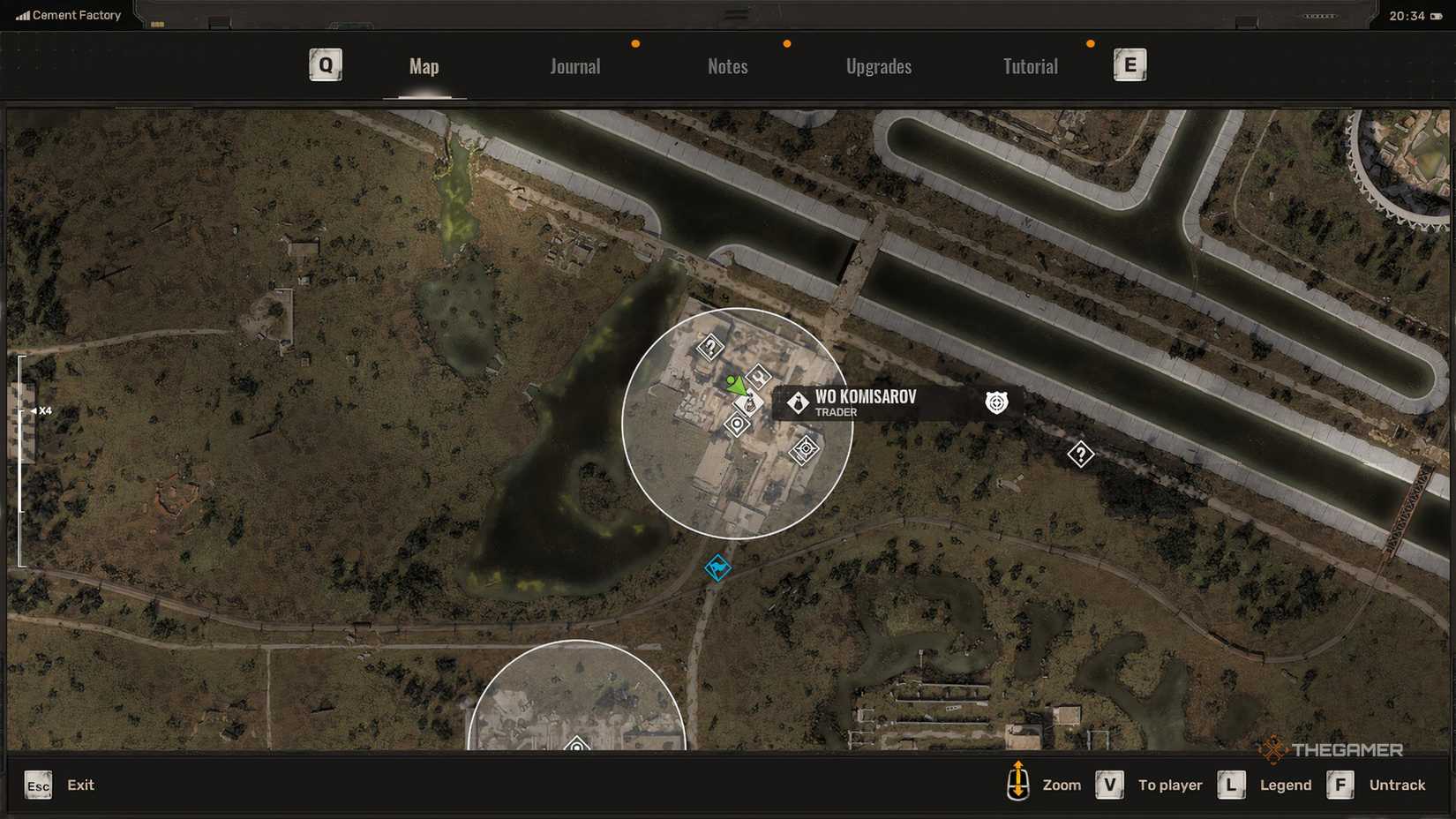This screenshot has width=1456, height=819.
Task: Click Exit to leave the map screen
Action: click(80, 785)
